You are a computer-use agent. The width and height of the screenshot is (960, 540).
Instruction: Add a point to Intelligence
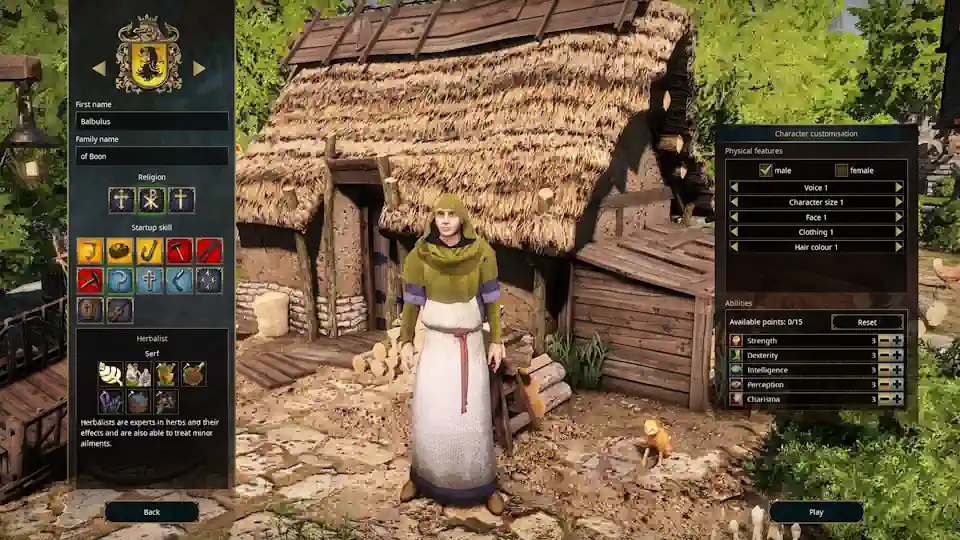tap(897, 369)
